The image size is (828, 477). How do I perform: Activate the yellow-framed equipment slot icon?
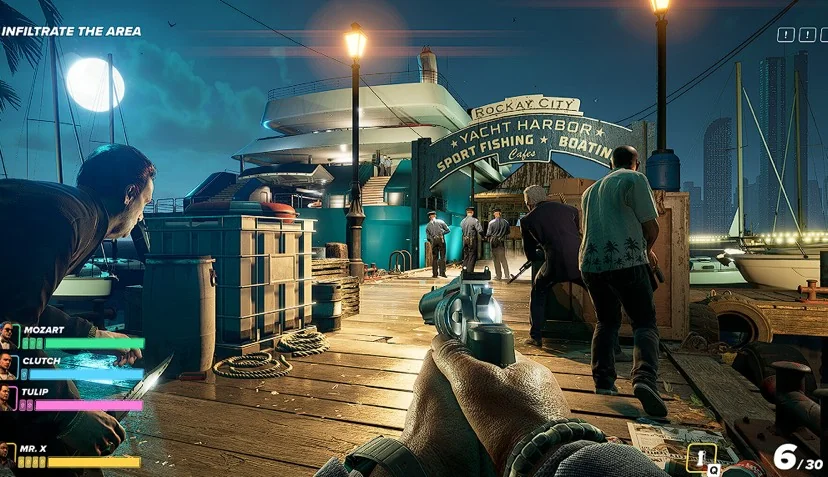coord(702,458)
